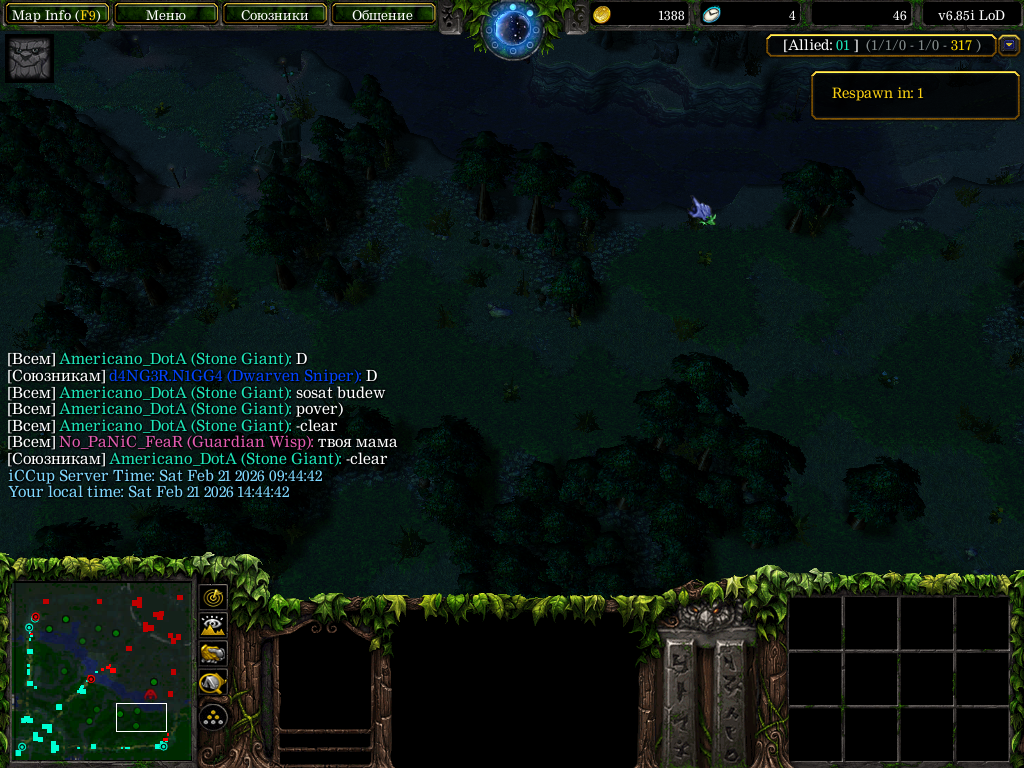Toggle minimap terrain display eye button
Image resolution: width=1024 pixels, height=768 pixels.
click(x=214, y=626)
